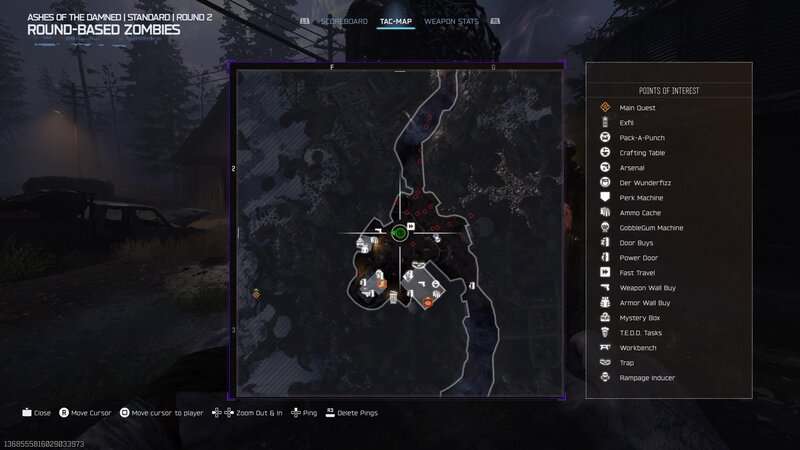Select the Tac-Map tab
Image resolution: width=800 pixels, height=450 pixels.
pyautogui.click(x=396, y=20)
